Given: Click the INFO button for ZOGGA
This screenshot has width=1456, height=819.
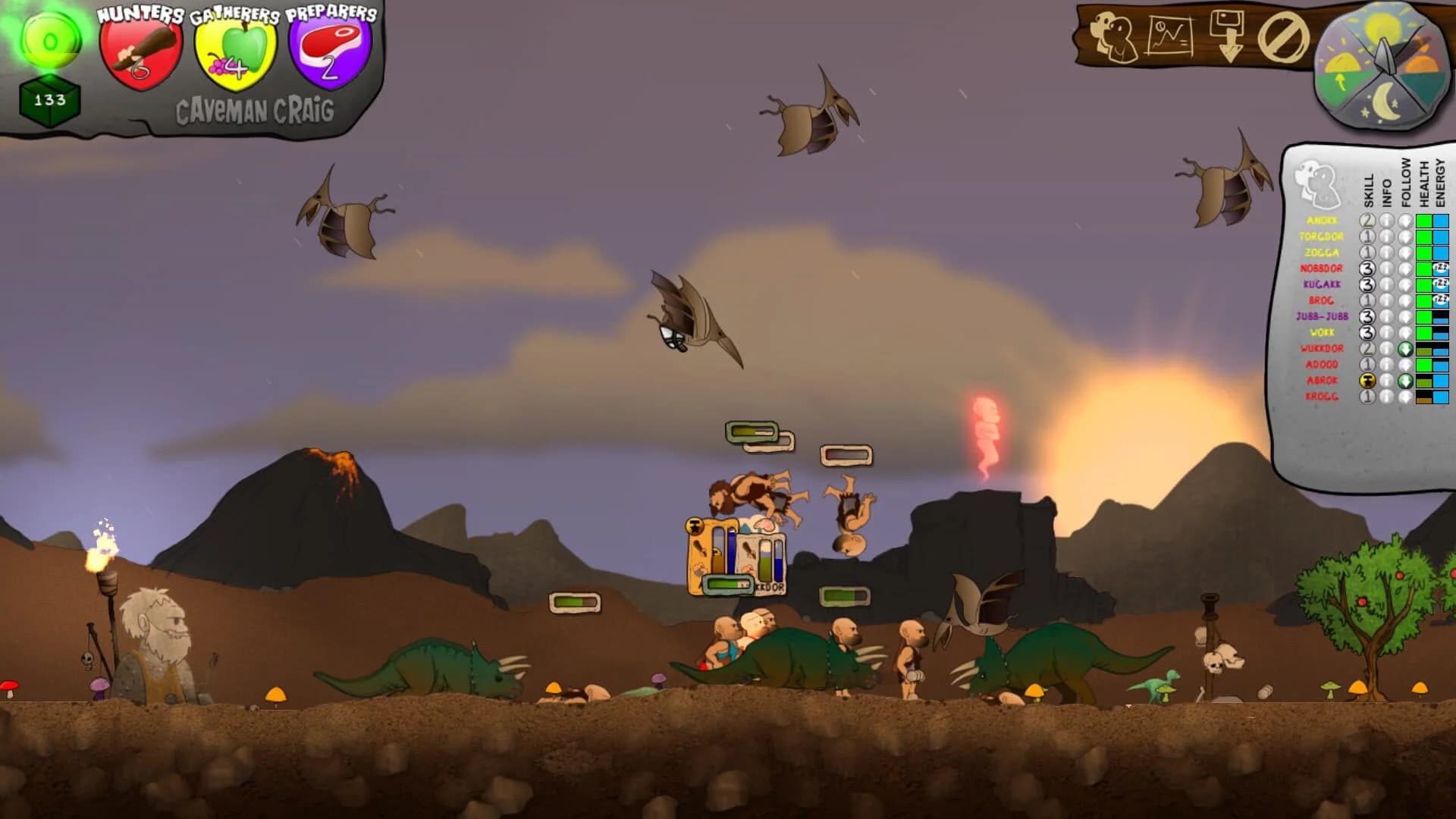Looking at the screenshot, I should [1385, 253].
